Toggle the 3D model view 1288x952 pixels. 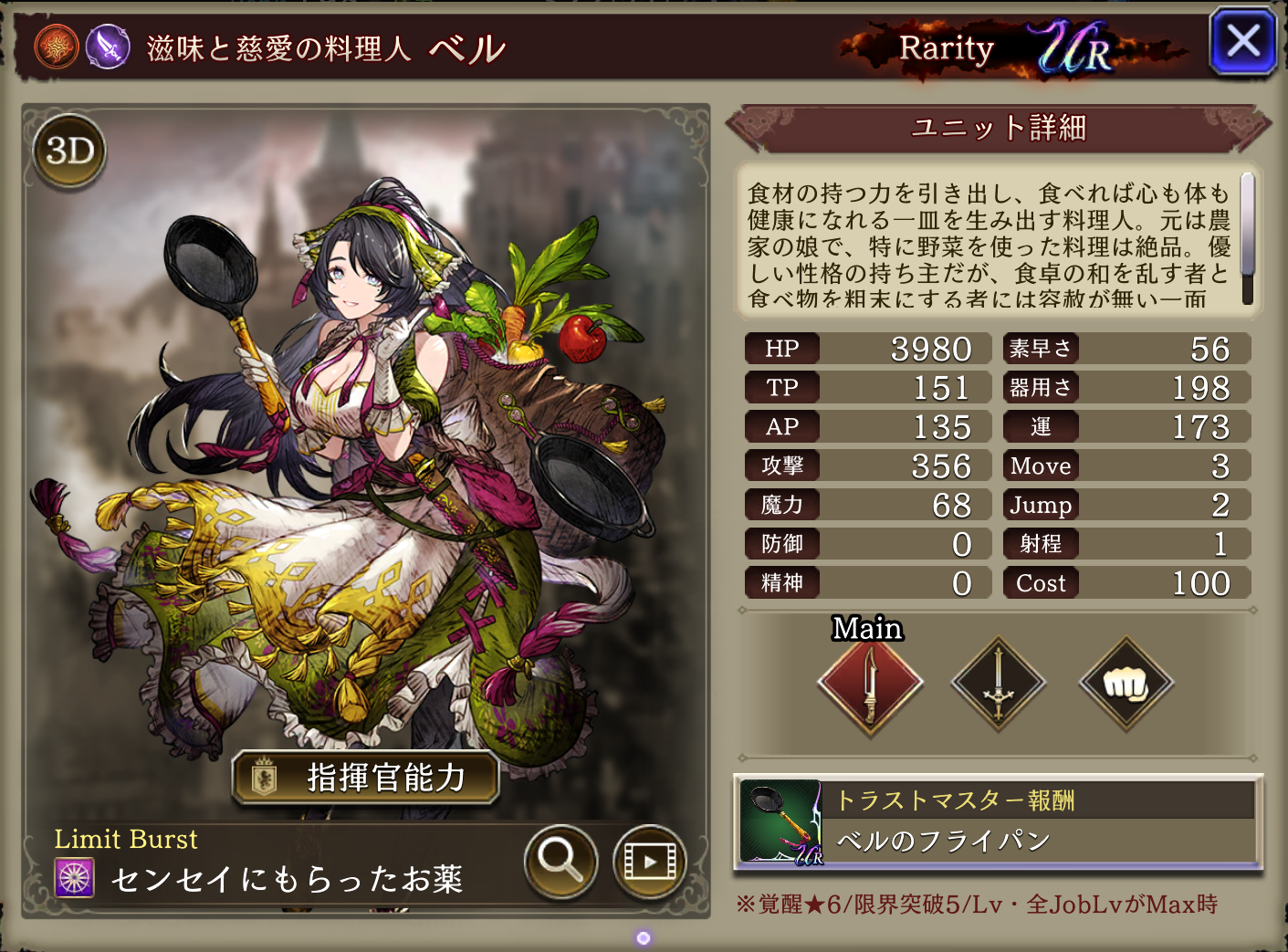[x=70, y=151]
